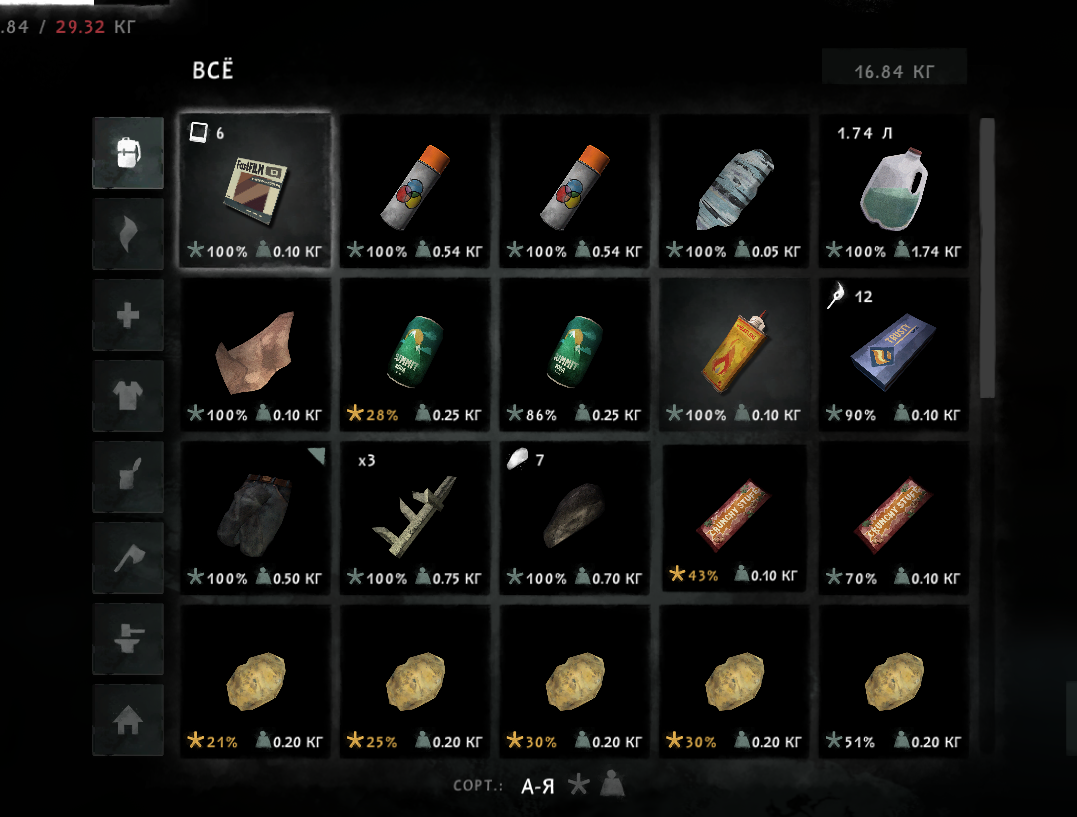Switch to the tools axe category
The height and width of the screenshot is (817, 1077).
coord(128,557)
